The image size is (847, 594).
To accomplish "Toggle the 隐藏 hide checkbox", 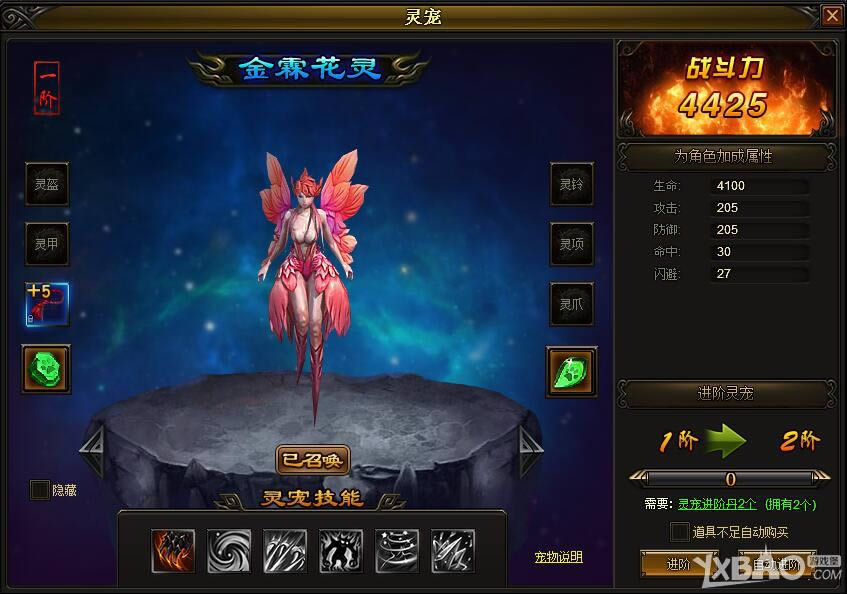I will click(40, 490).
